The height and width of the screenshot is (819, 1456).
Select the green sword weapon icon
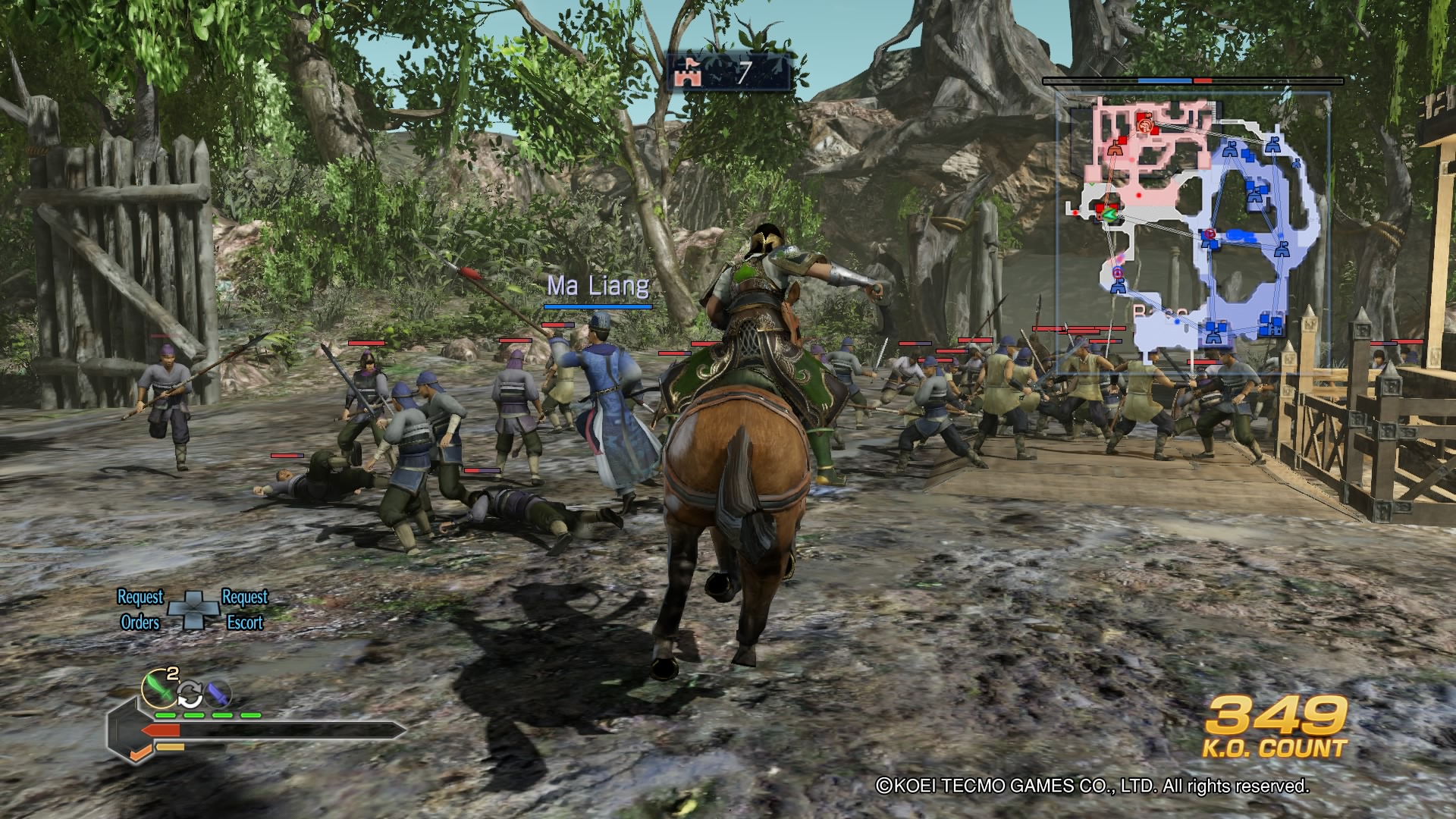tap(159, 687)
